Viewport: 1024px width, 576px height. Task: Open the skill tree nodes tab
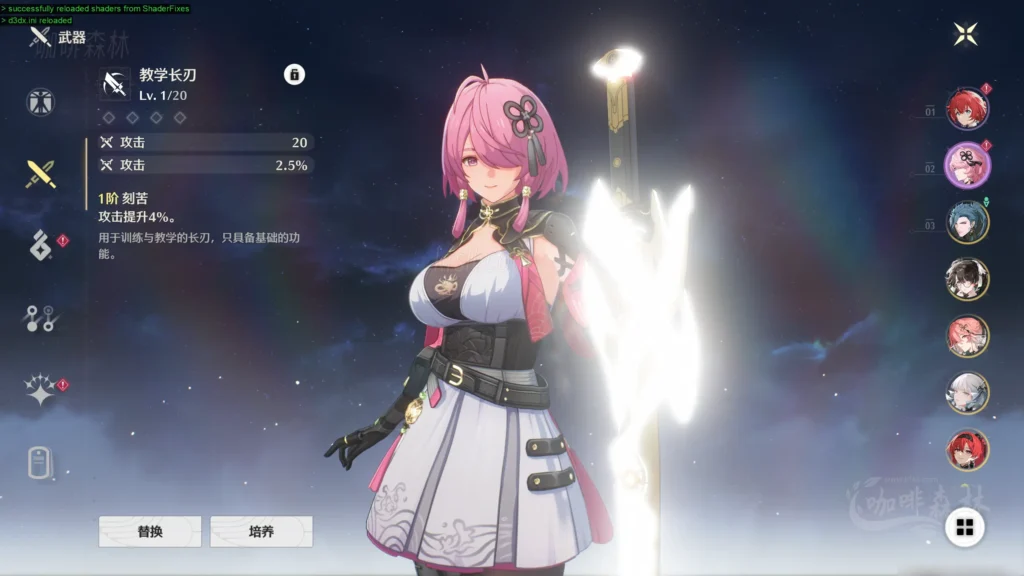pos(41,319)
